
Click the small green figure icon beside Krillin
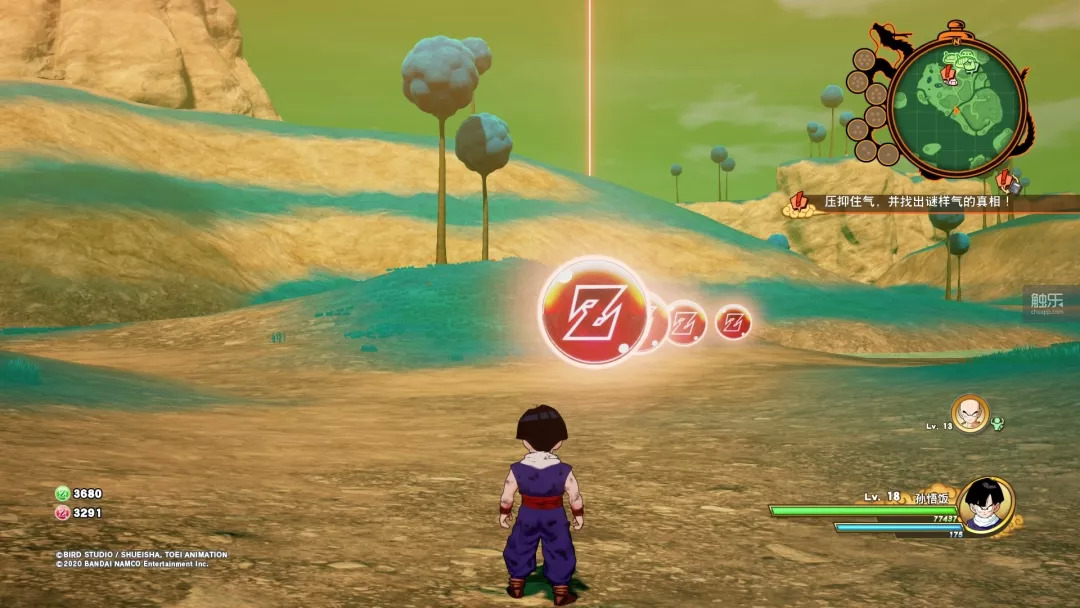(997, 423)
